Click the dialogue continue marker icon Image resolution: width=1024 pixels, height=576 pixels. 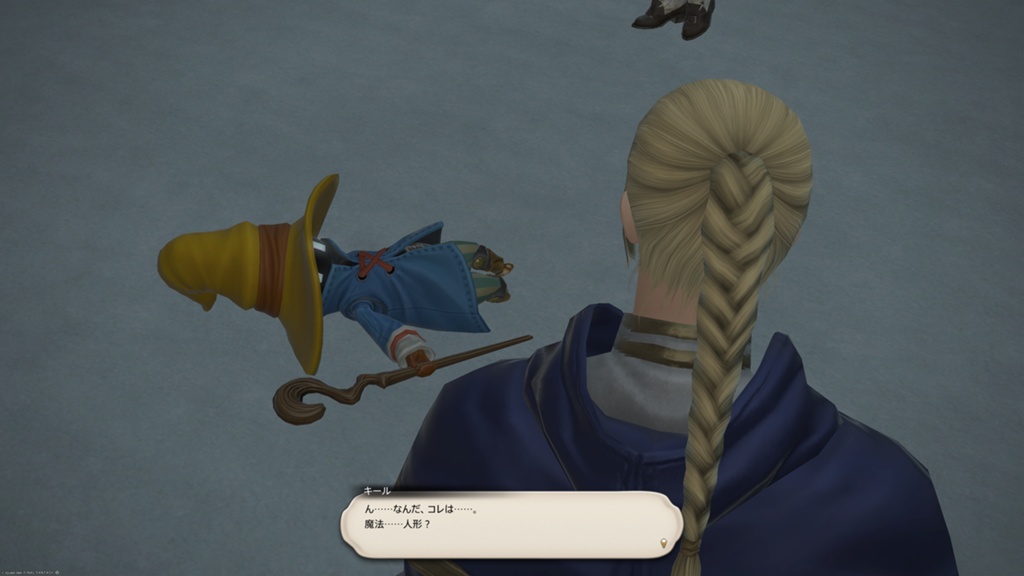[x=663, y=543]
